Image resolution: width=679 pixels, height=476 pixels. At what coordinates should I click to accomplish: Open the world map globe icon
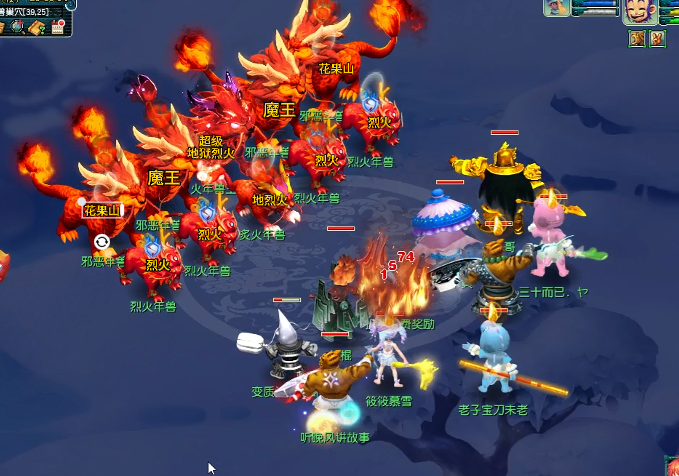(x=17, y=27)
